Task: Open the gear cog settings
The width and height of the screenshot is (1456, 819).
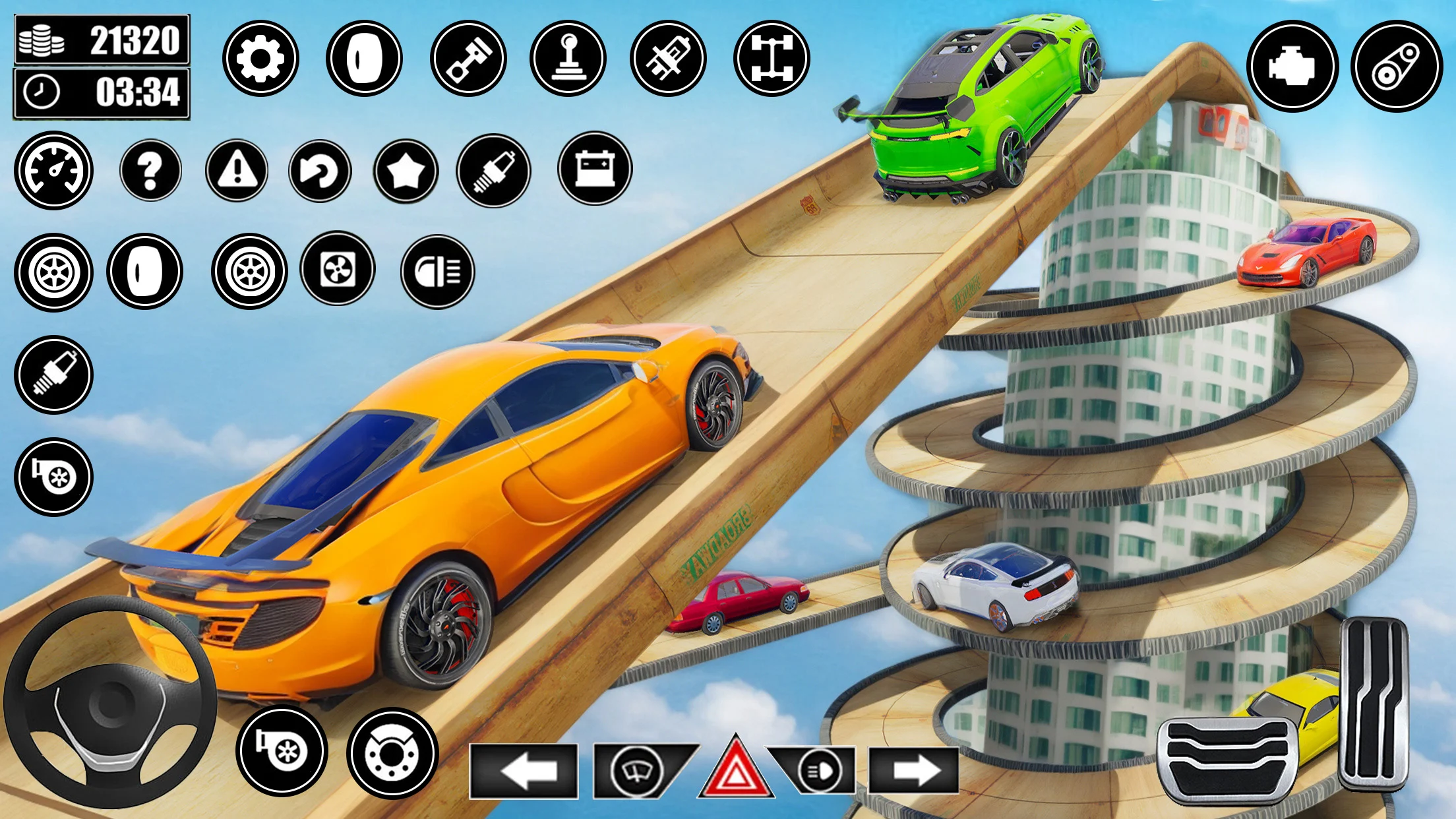Action: coord(260,59)
